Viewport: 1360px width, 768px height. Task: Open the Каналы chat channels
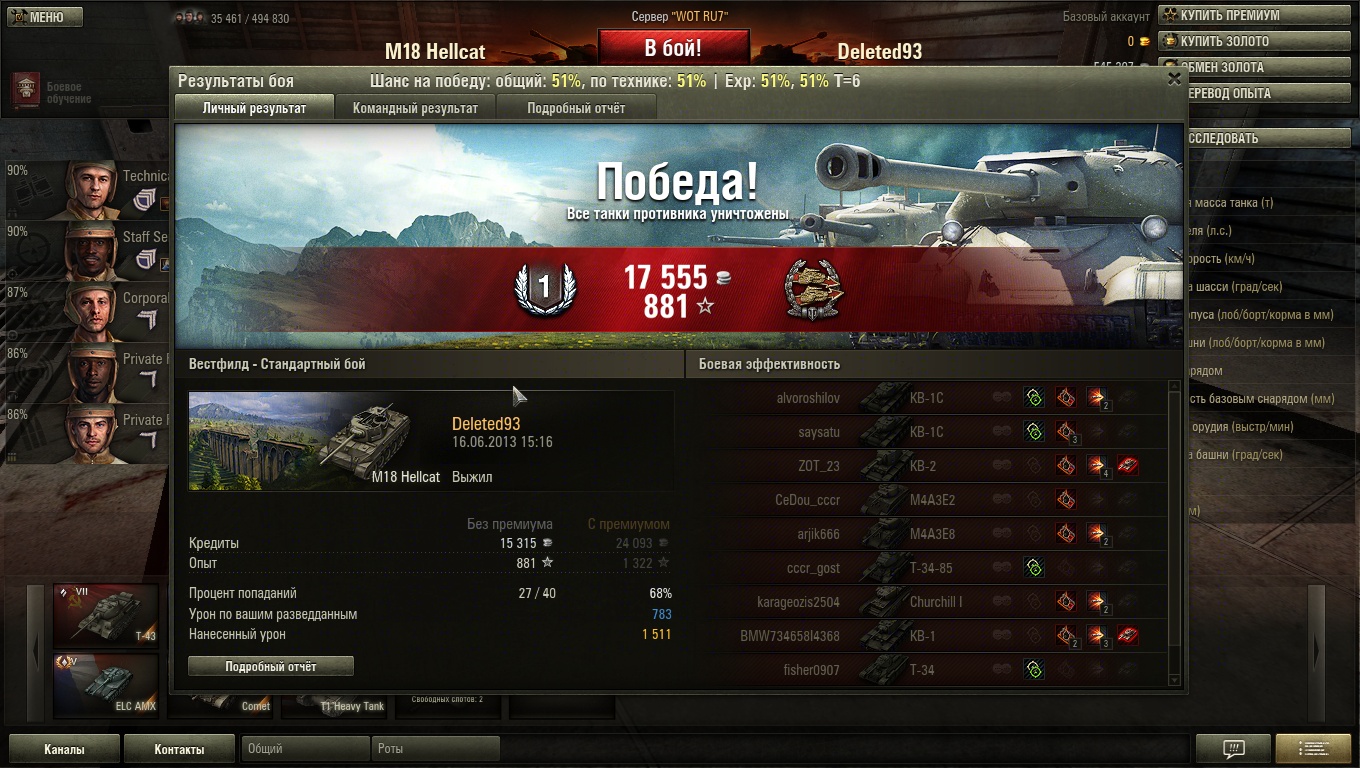point(64,749)
